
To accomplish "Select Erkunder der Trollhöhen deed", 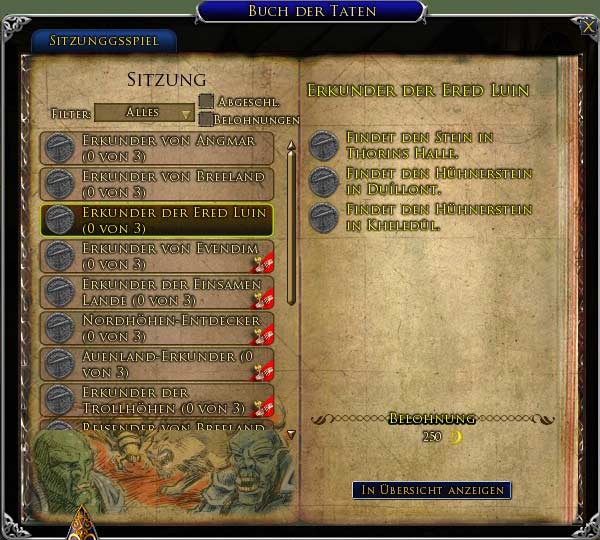I will pyautogui.click(x=157, y=400).
